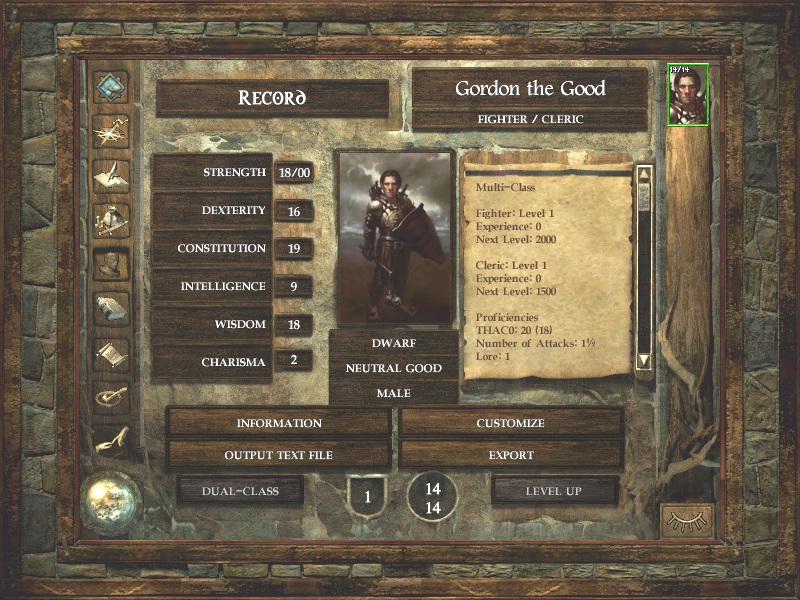This screenshot has width=800, height=600.
Task: Click the glowing clock orb
Action: [x=112, y=498]
